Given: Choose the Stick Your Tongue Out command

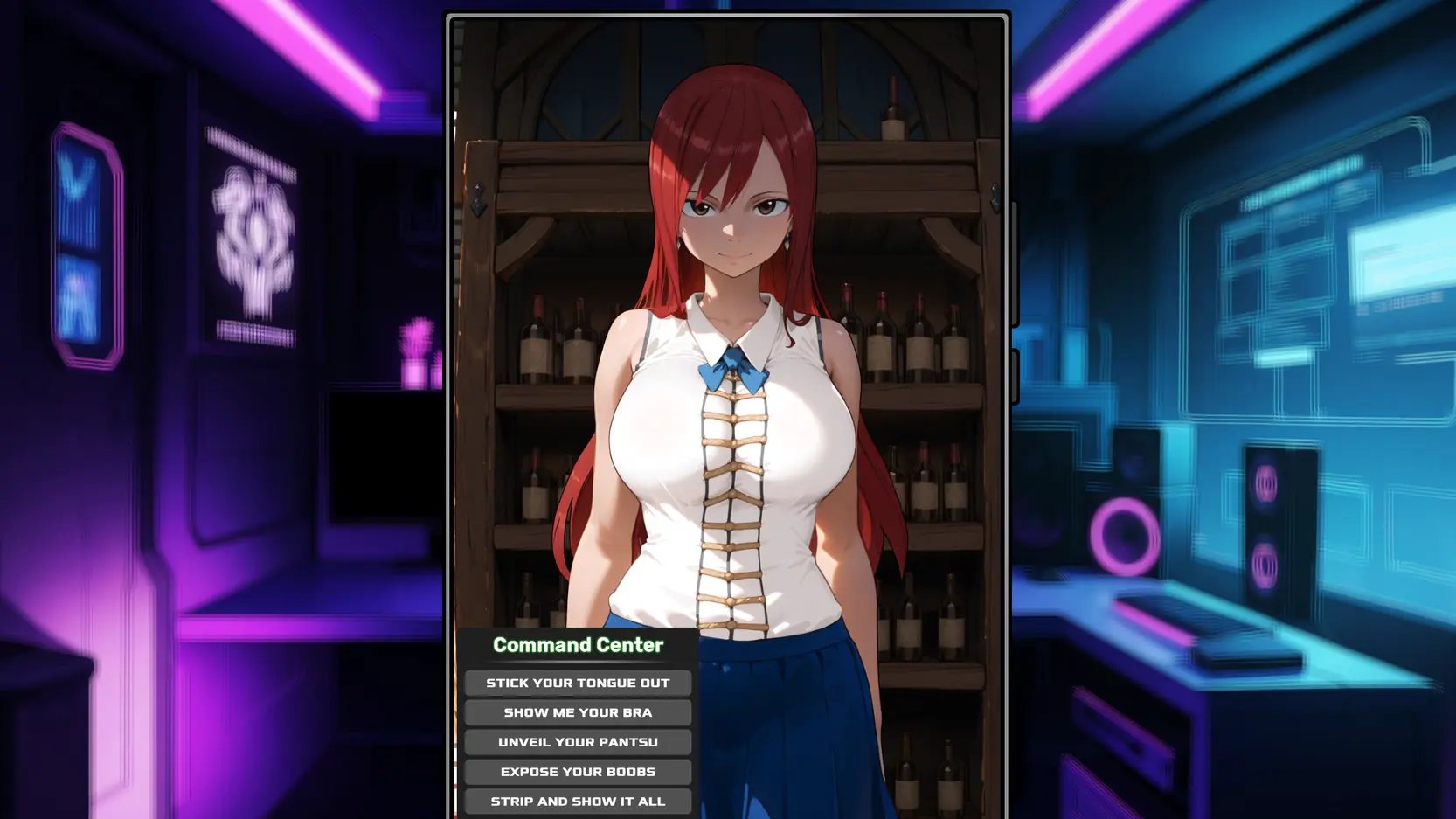Looking at the screenshot, I should point(578,683).
